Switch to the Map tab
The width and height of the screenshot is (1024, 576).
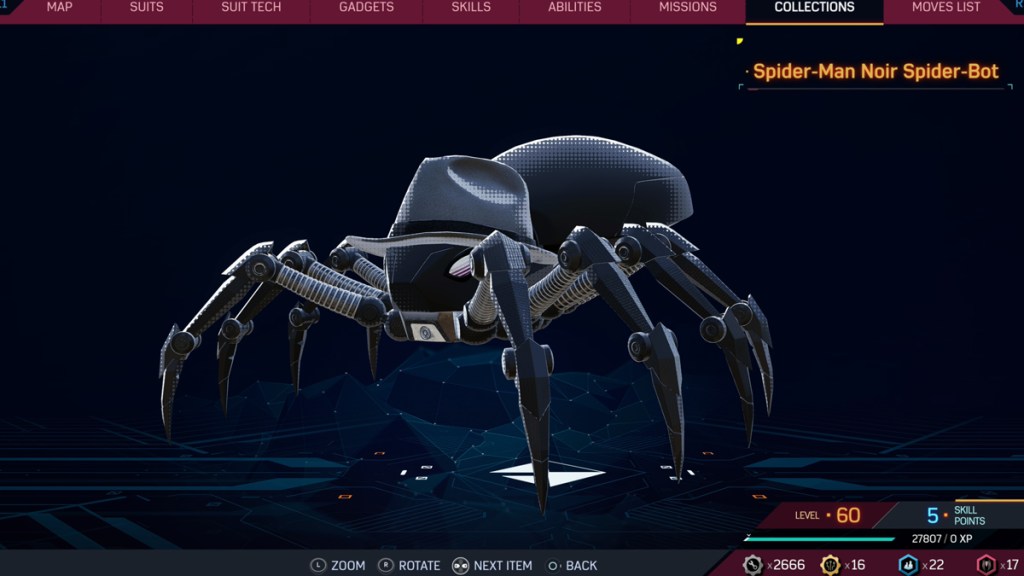coord(59,8)
